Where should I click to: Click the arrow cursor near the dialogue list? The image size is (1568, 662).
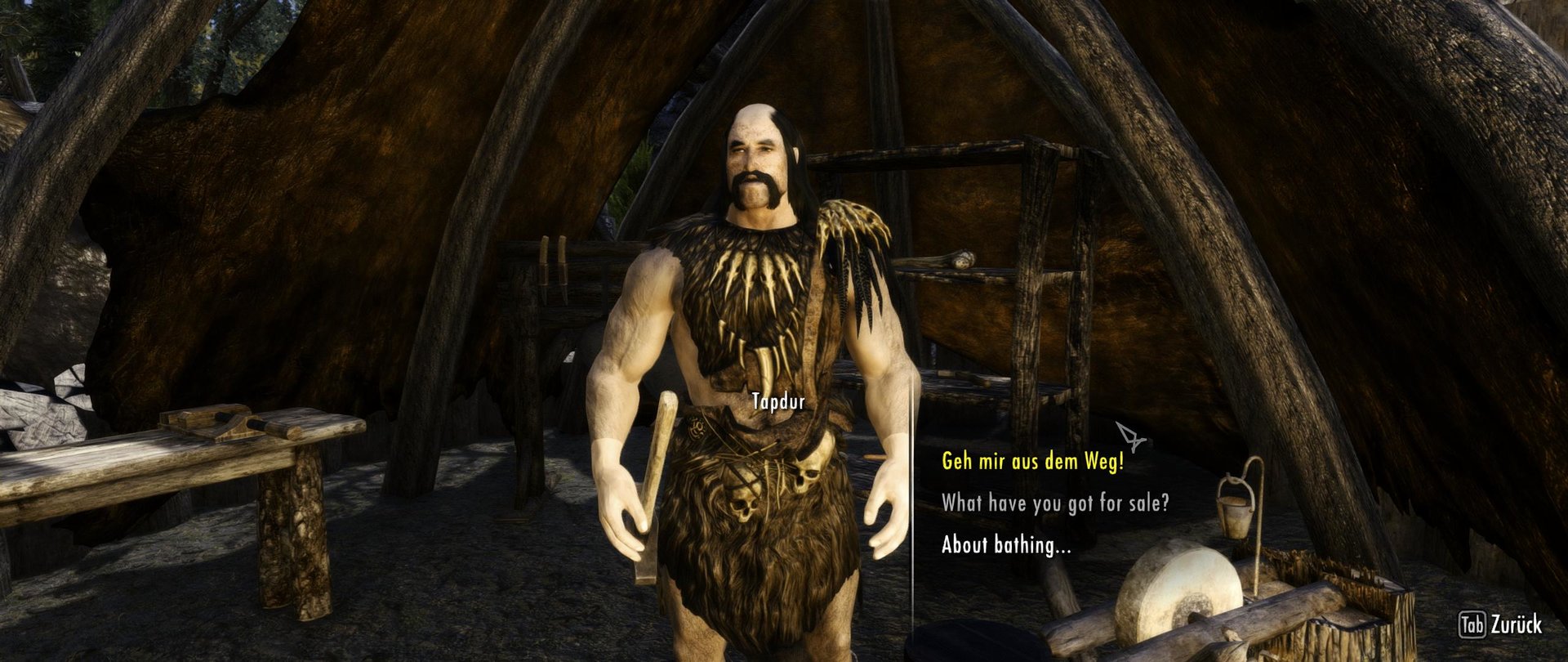(1130, 436)
